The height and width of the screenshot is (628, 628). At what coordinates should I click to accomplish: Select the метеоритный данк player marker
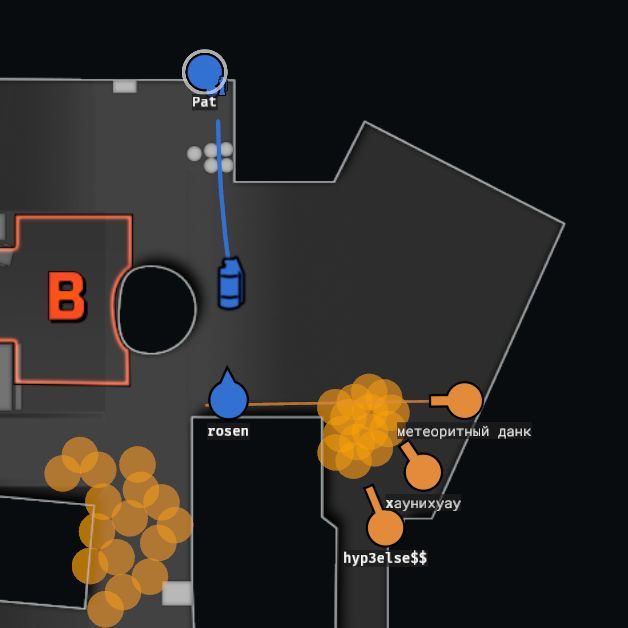[x=464, y=400]
